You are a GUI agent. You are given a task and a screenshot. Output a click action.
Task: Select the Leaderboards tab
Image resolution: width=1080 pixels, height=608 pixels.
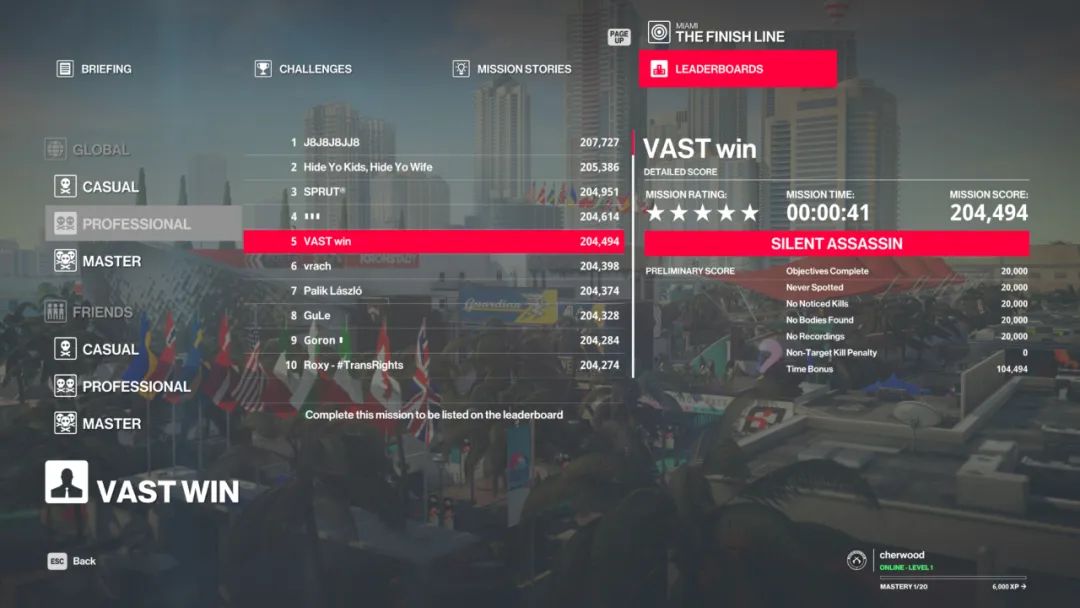pyautogui.click(x=737, y=69)
